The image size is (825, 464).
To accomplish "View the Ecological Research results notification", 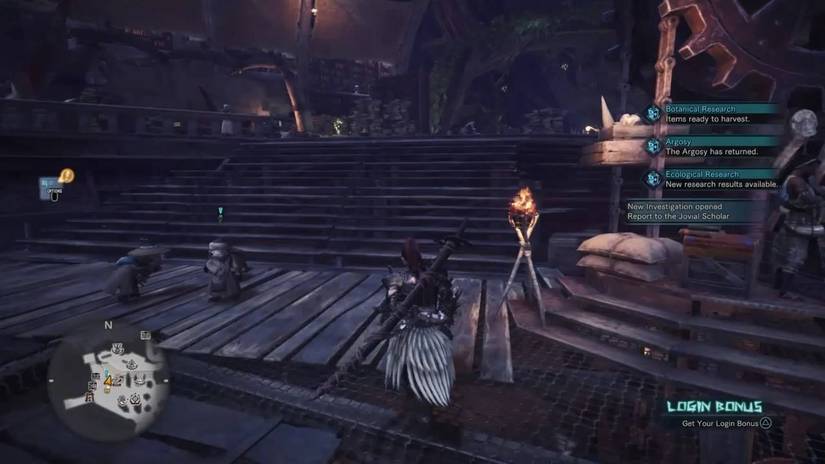I will click(714, 179).
